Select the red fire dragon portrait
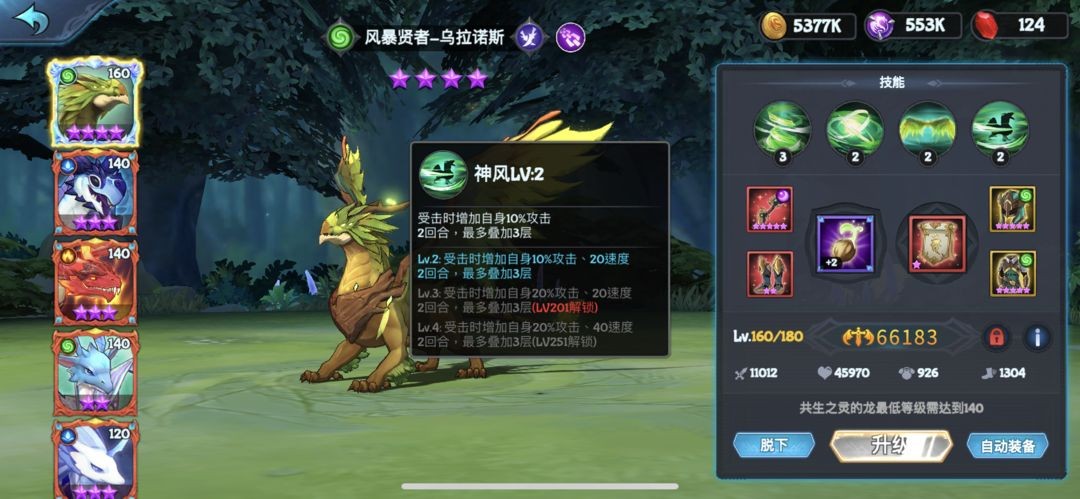 [95, 281]
